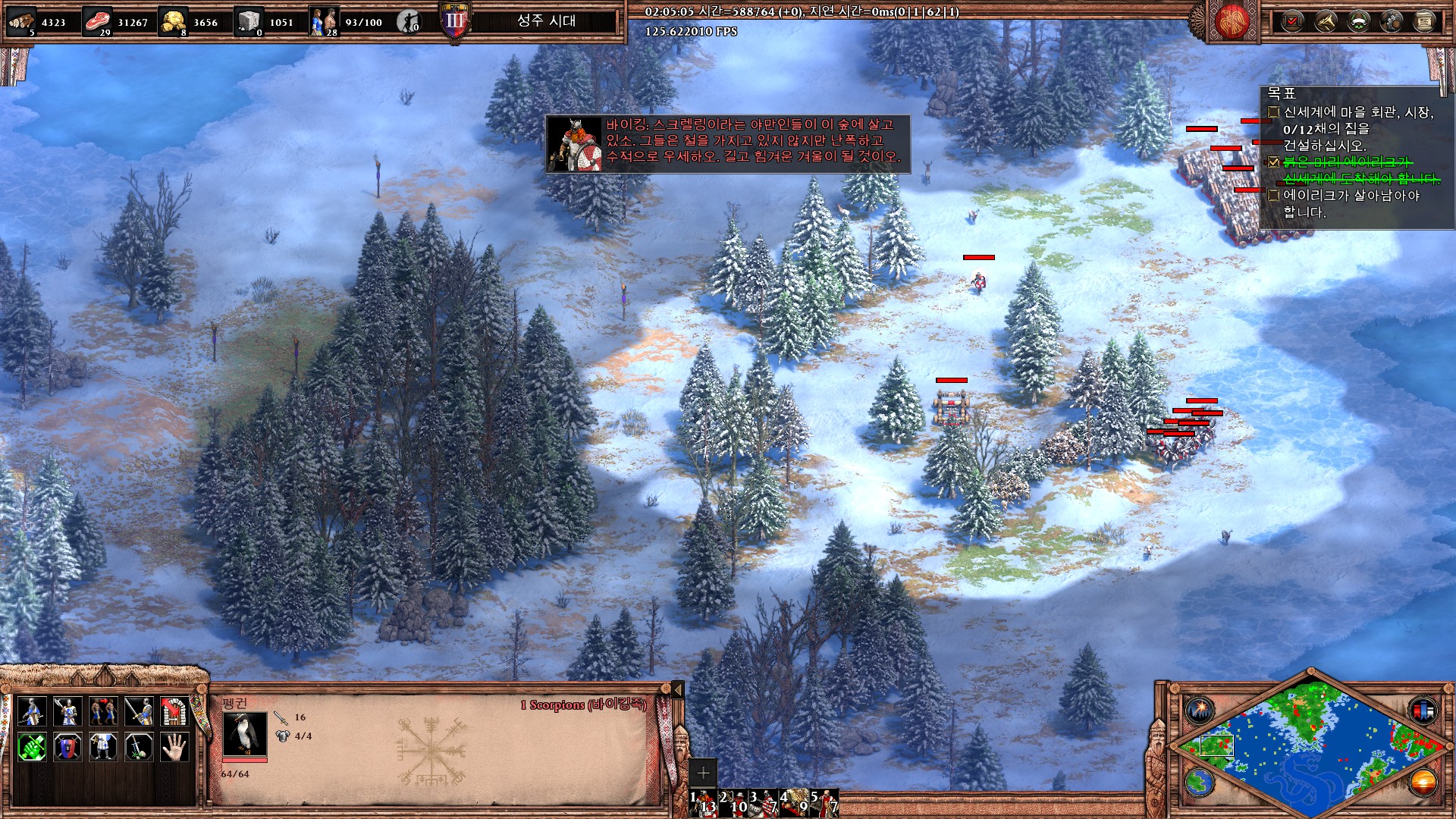Click the red raven civilization emblem
The image size is (1456, 819).
1232,22
